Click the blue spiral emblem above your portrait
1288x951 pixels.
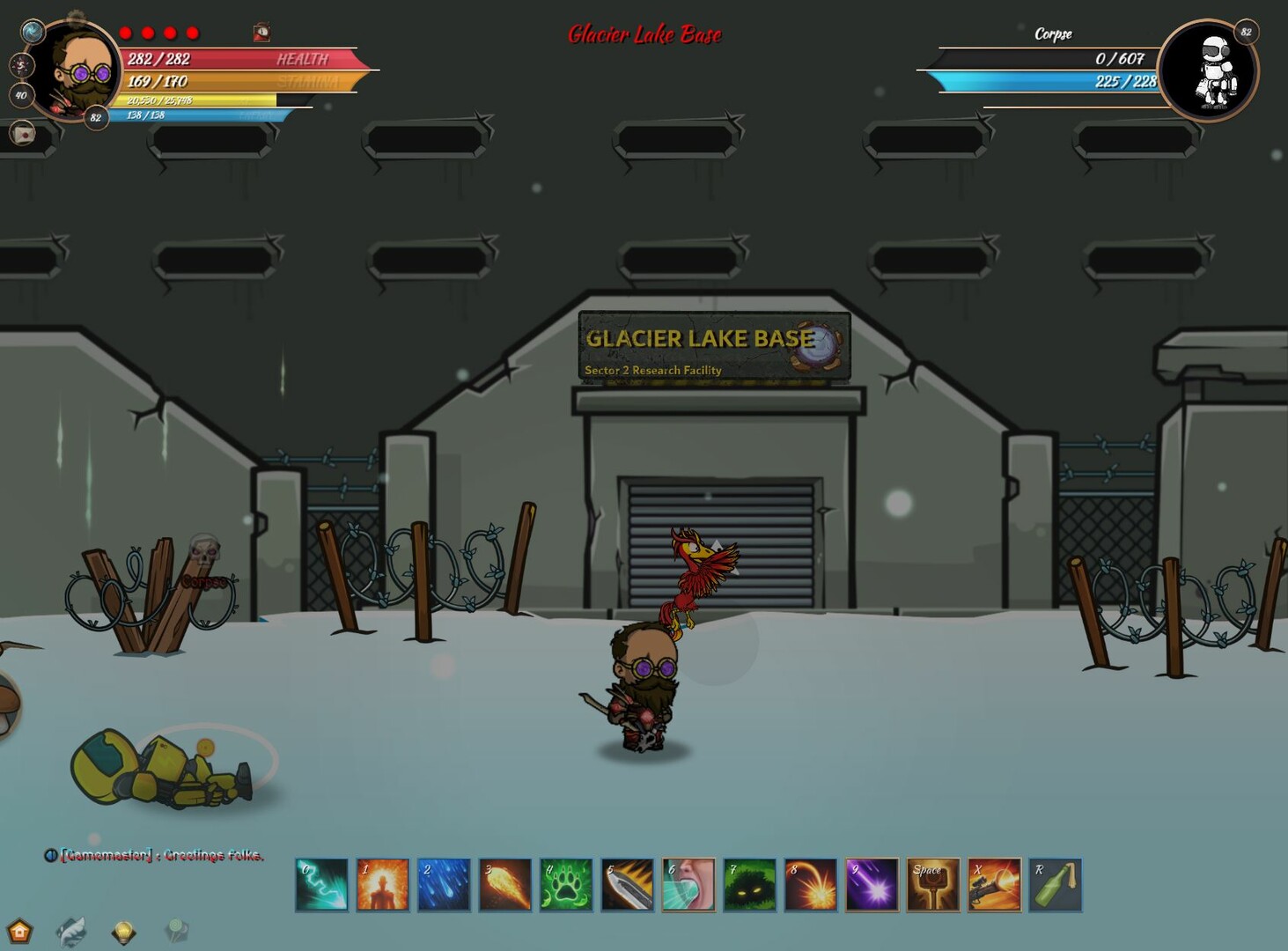pyautogui.click(x=33, y=30)
